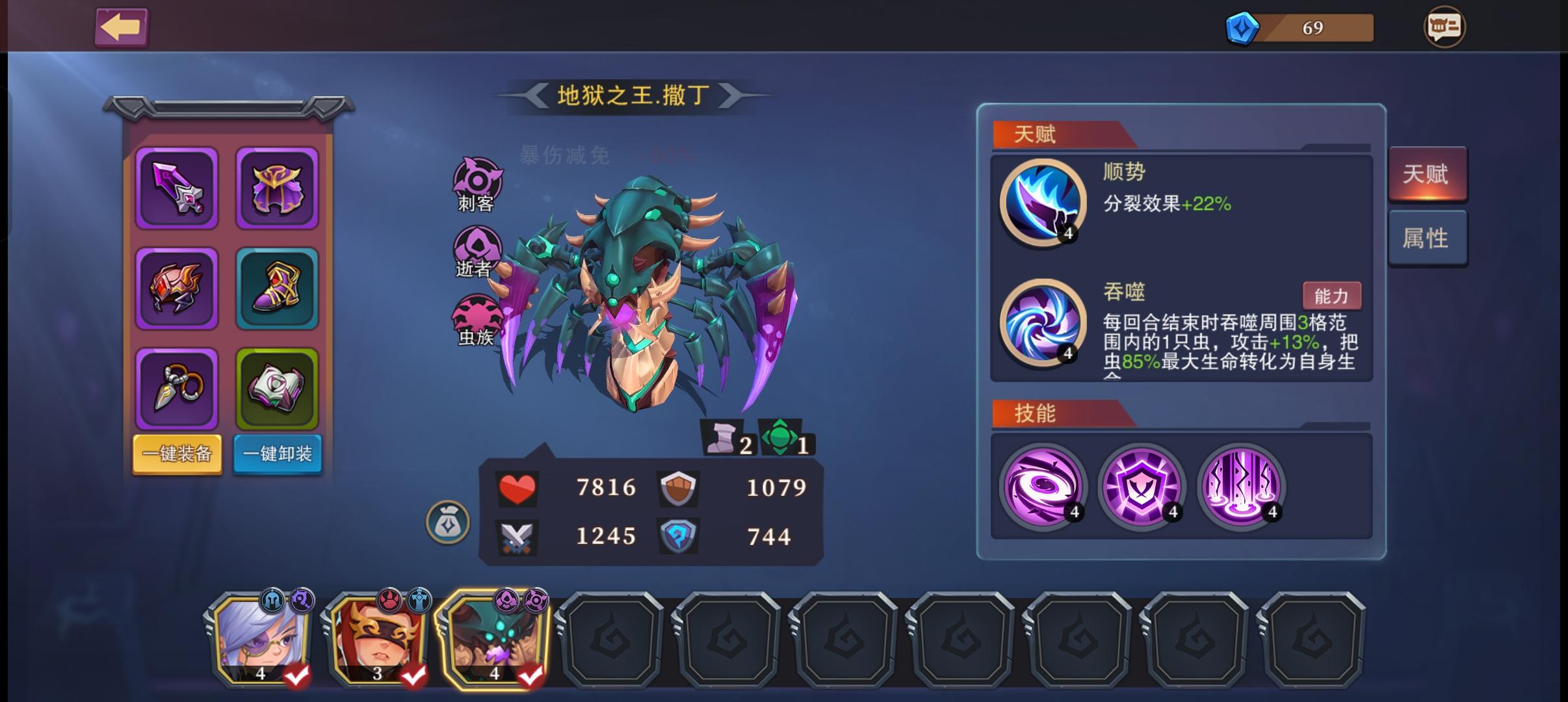The image size is (1568, 702).
Task: Switch to the 属性 tab
Action: pyautogui.click(x=1428, y=237)
